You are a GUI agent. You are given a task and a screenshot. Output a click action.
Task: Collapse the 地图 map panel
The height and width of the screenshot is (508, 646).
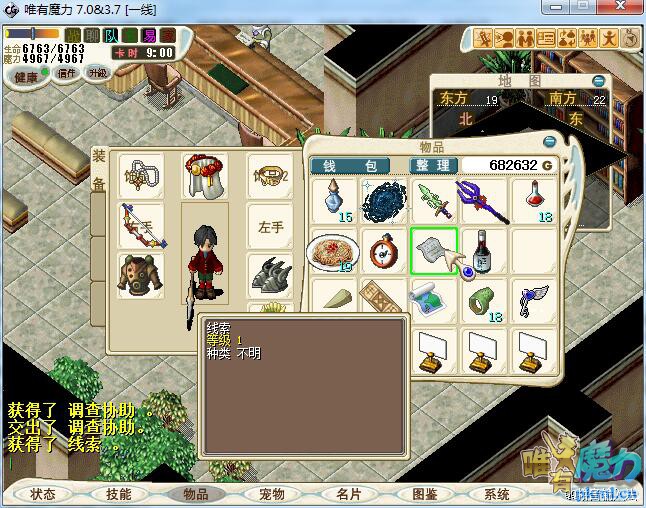598,81
